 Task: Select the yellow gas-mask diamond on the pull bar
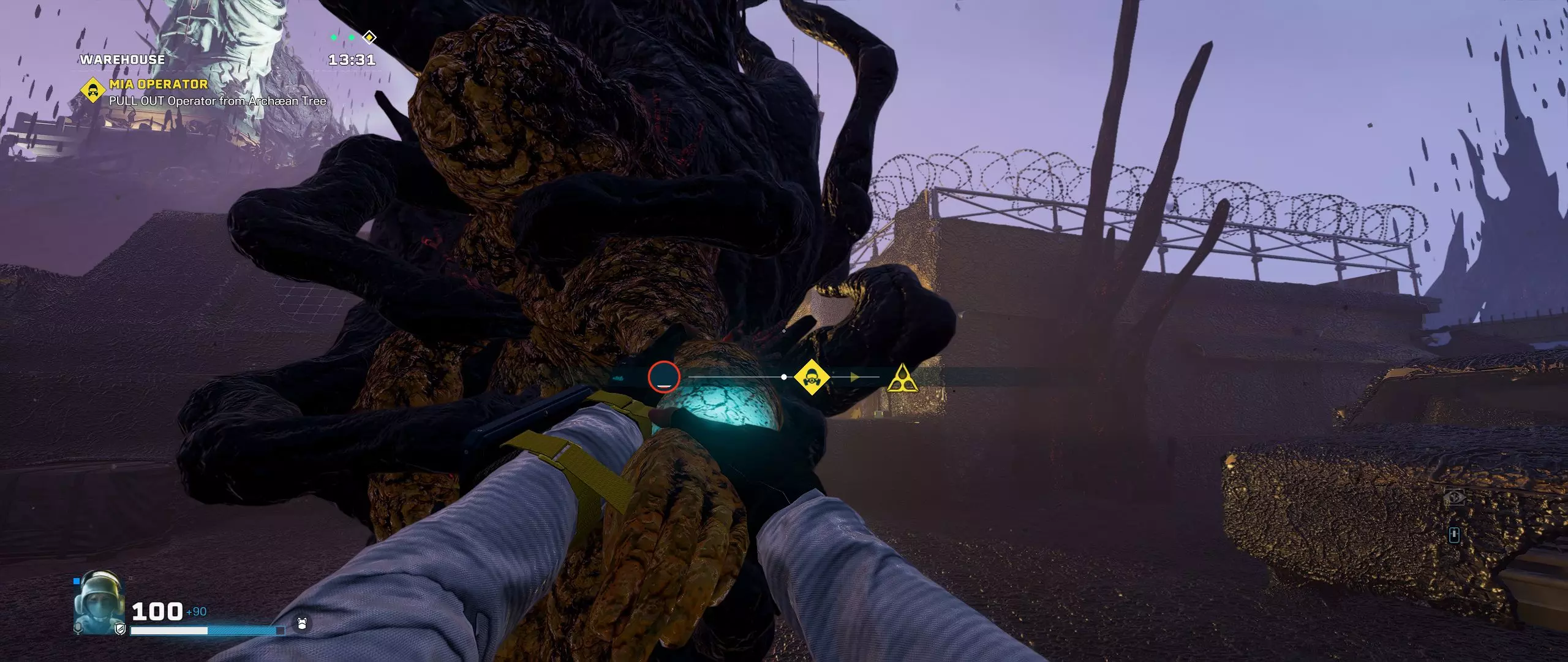pyautogui.click(x=812, y=377)
